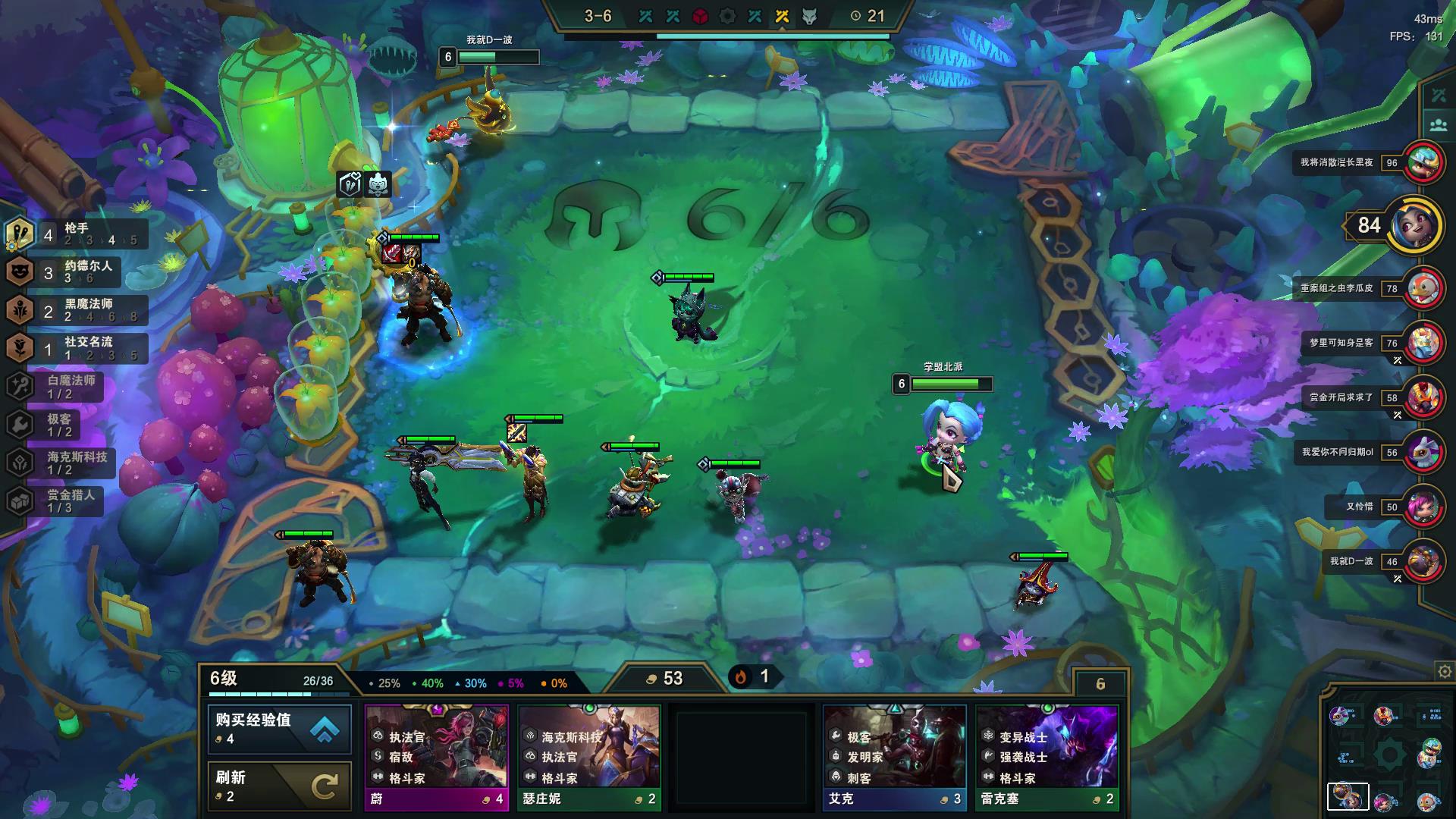The width and height of the screenshot is (1456, 819).
Task: Purchase the 瑟庄妮 champion card
Action: (x=589, y=757)
